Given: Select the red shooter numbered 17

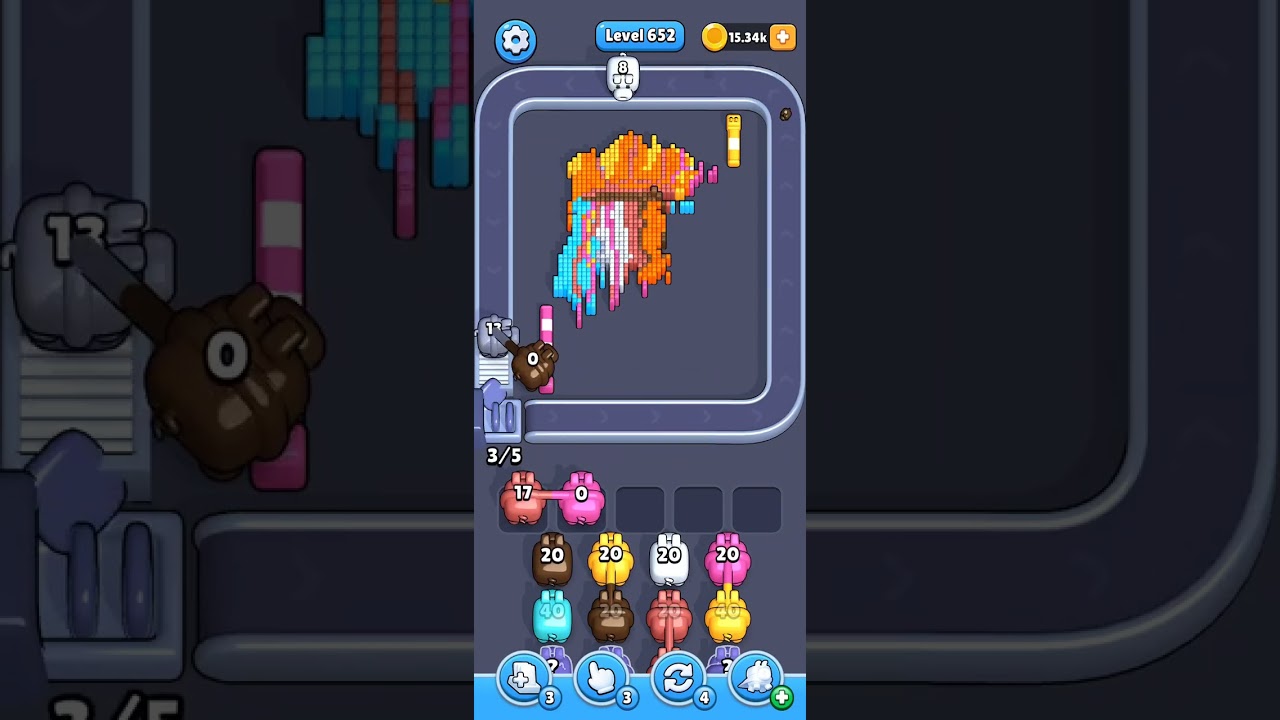Looking at the screenshot, I should (x=522, y=500).
